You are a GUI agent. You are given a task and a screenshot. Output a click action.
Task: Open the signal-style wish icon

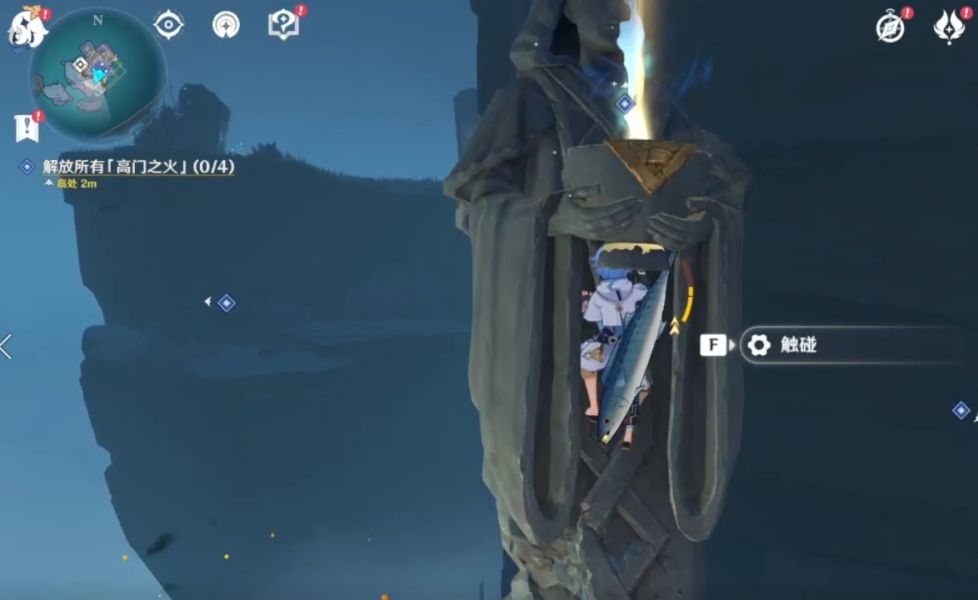coord(226,25)
